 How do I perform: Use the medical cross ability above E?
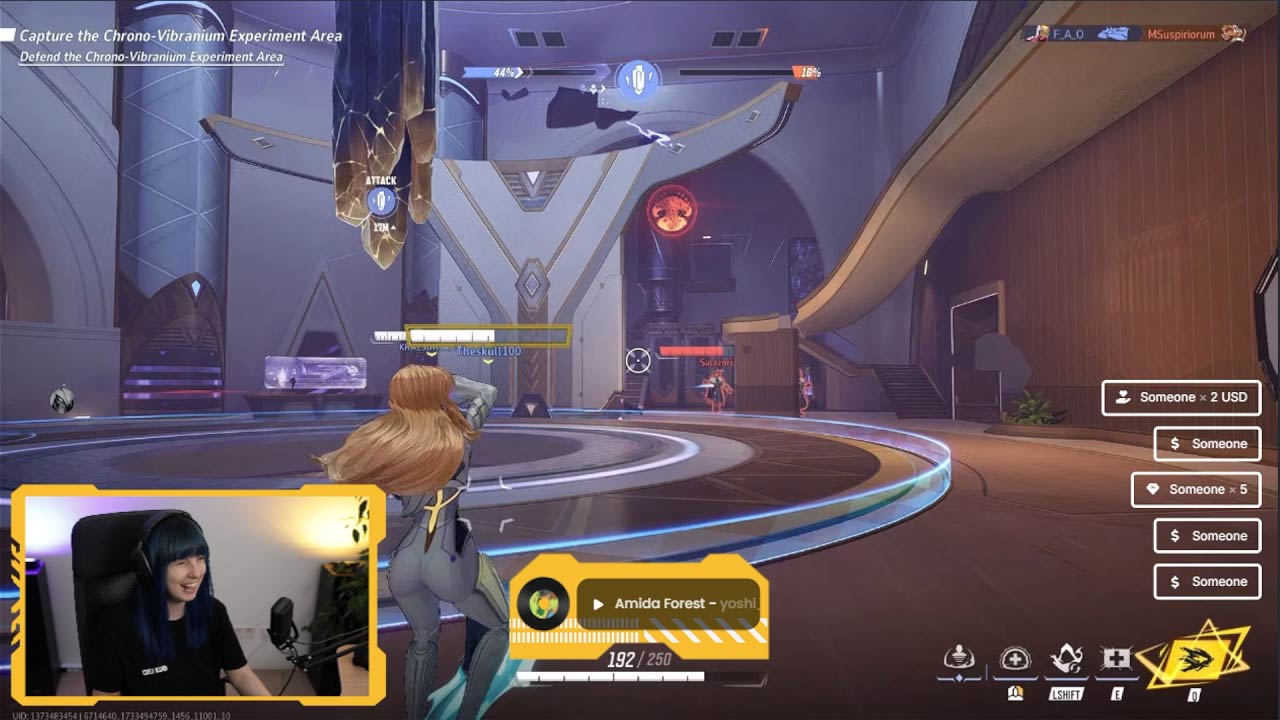[x=1115, y=659]
